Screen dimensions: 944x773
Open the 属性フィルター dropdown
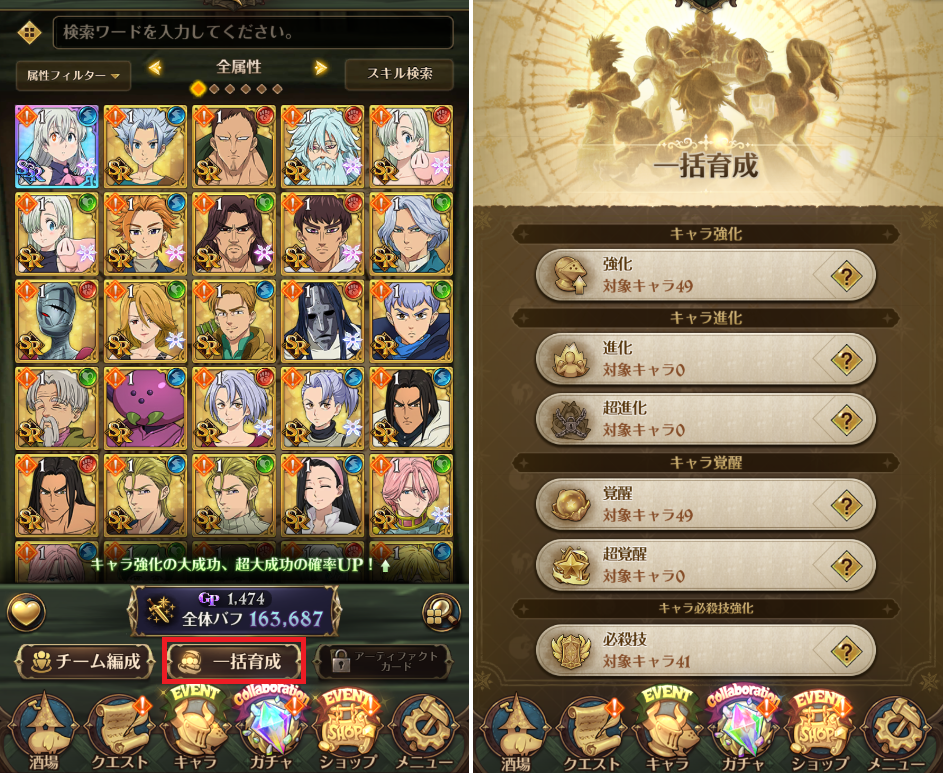(x=74, y=74)
